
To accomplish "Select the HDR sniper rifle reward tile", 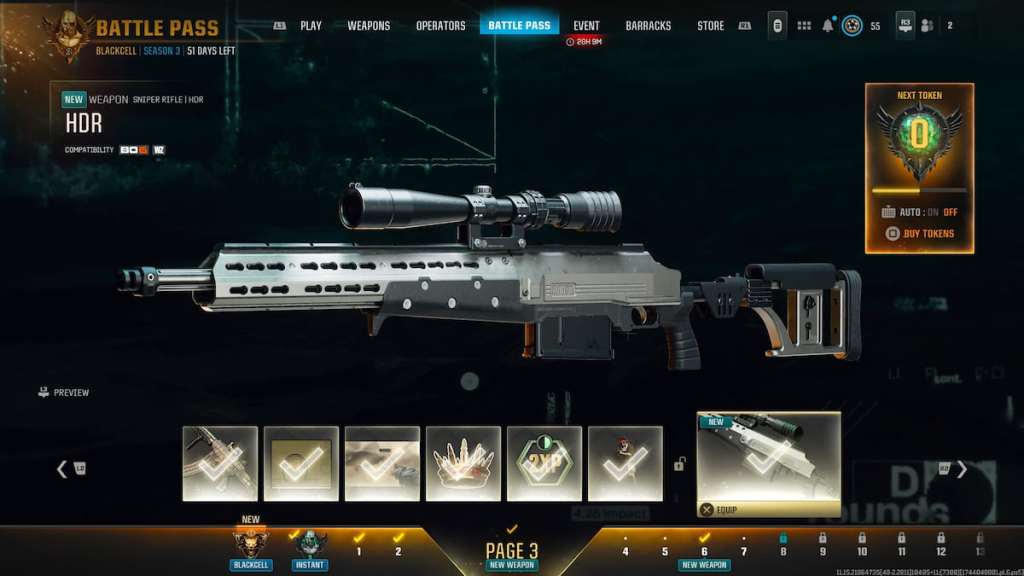I will pyautogui.click(x=768, y=463).
